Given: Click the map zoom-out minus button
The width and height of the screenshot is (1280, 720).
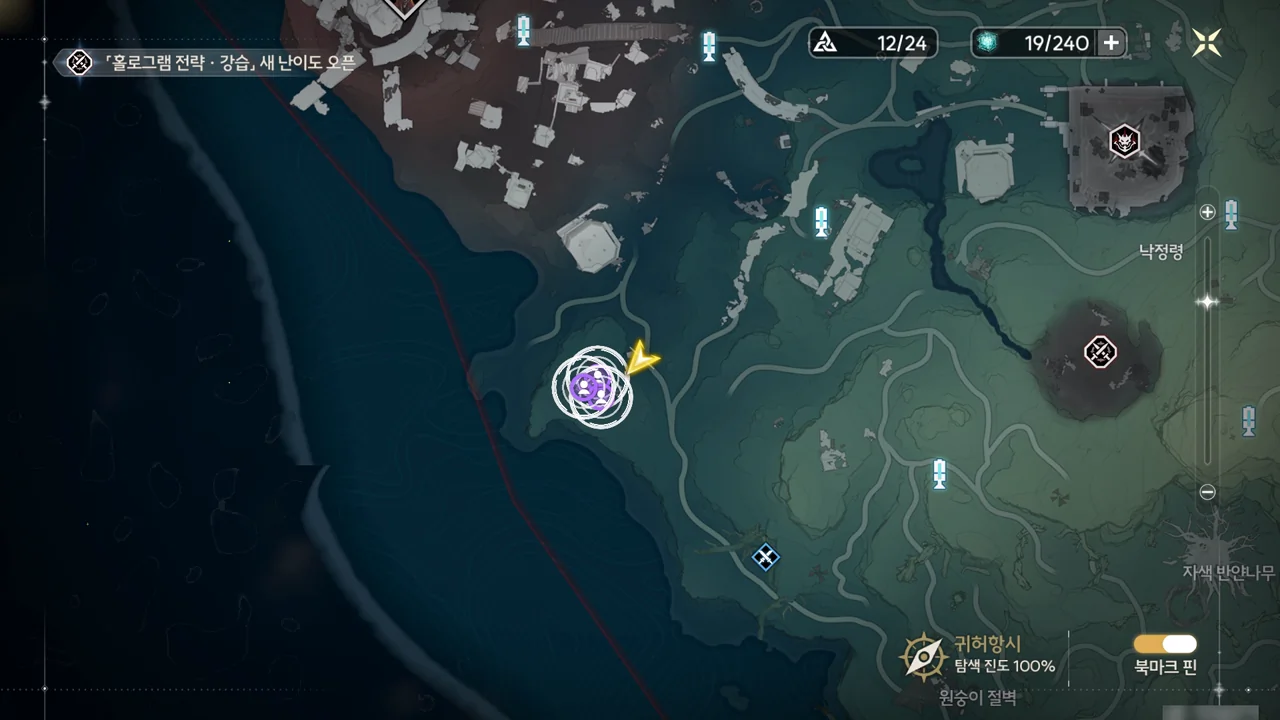Looking at the screenshot, I should pyautogui.click(x=1207, y=491).
